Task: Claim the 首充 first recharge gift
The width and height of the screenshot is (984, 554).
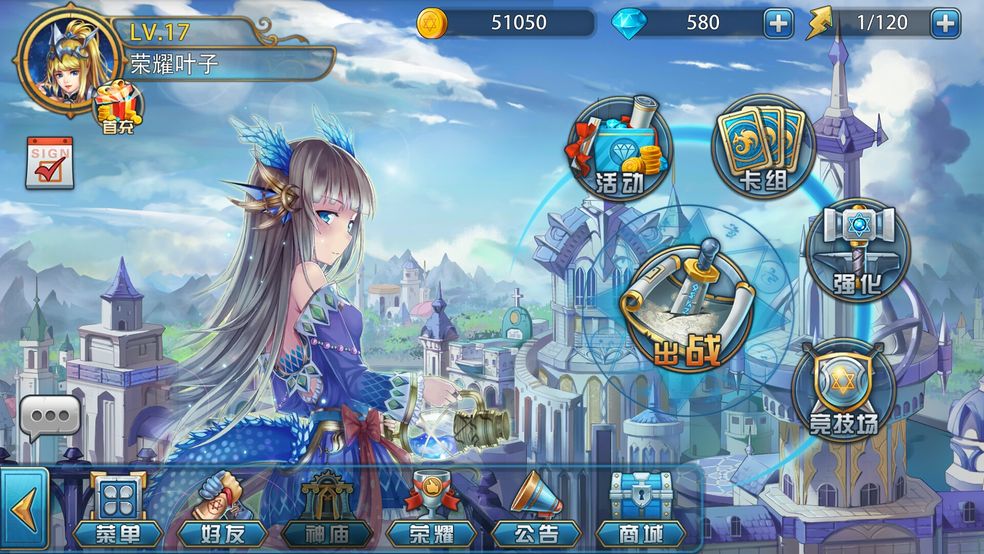Action: pos(119,107)
